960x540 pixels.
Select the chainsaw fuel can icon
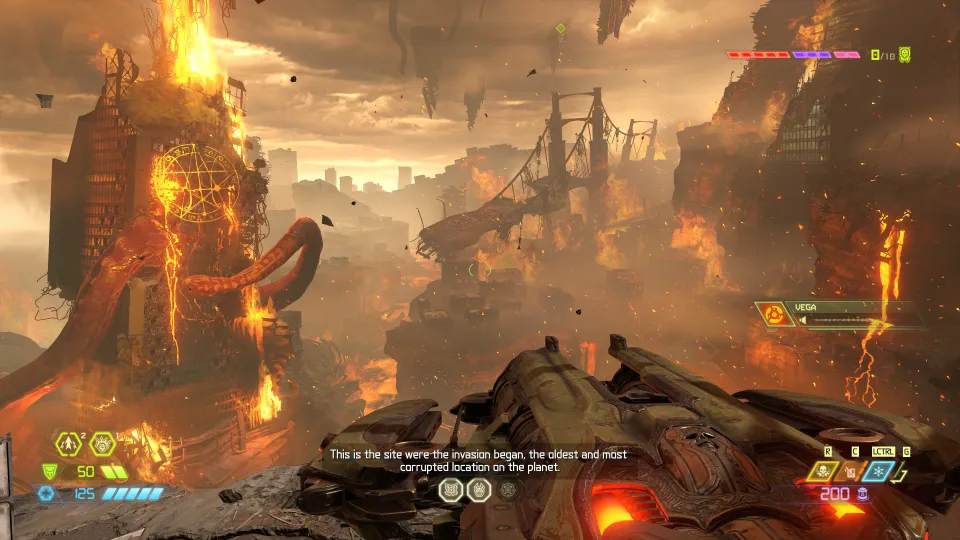click(x=852, y=471)
